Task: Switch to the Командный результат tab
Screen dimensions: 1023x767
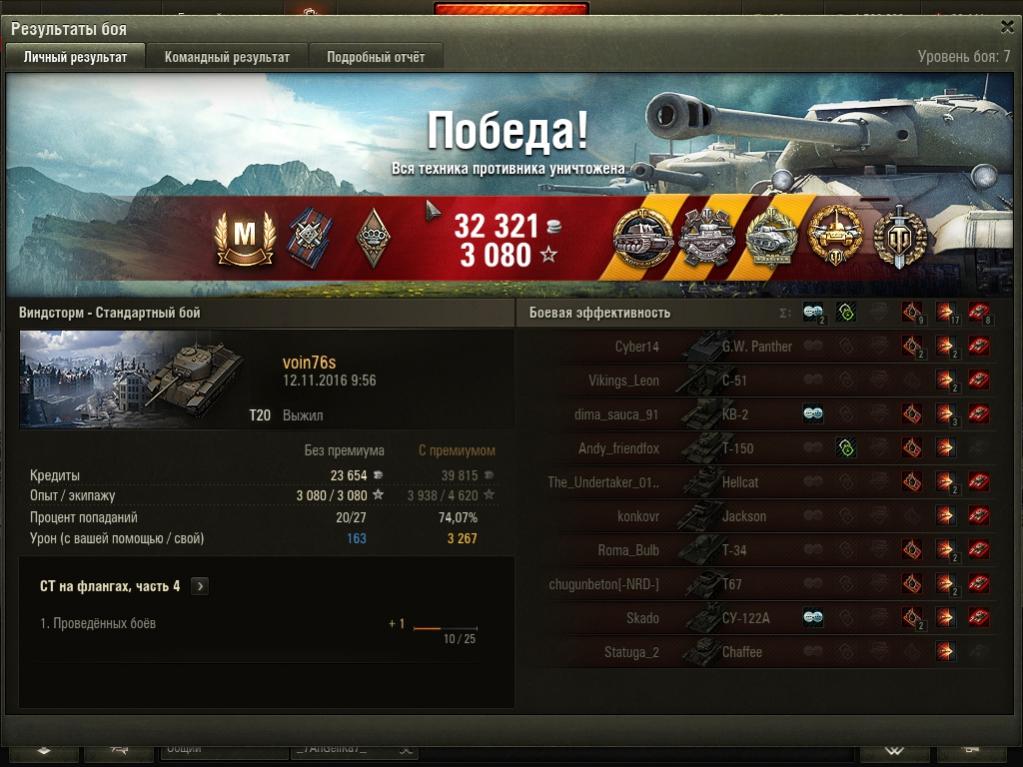Action: [x=227, y=57]
